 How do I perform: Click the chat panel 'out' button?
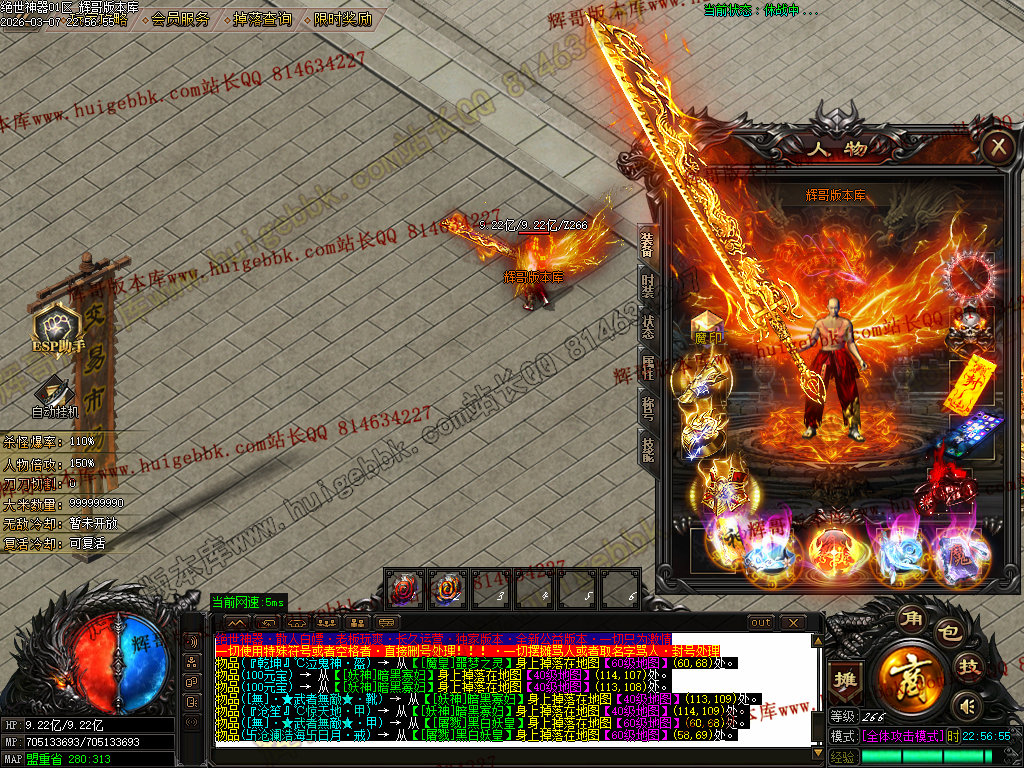[761, 623]
